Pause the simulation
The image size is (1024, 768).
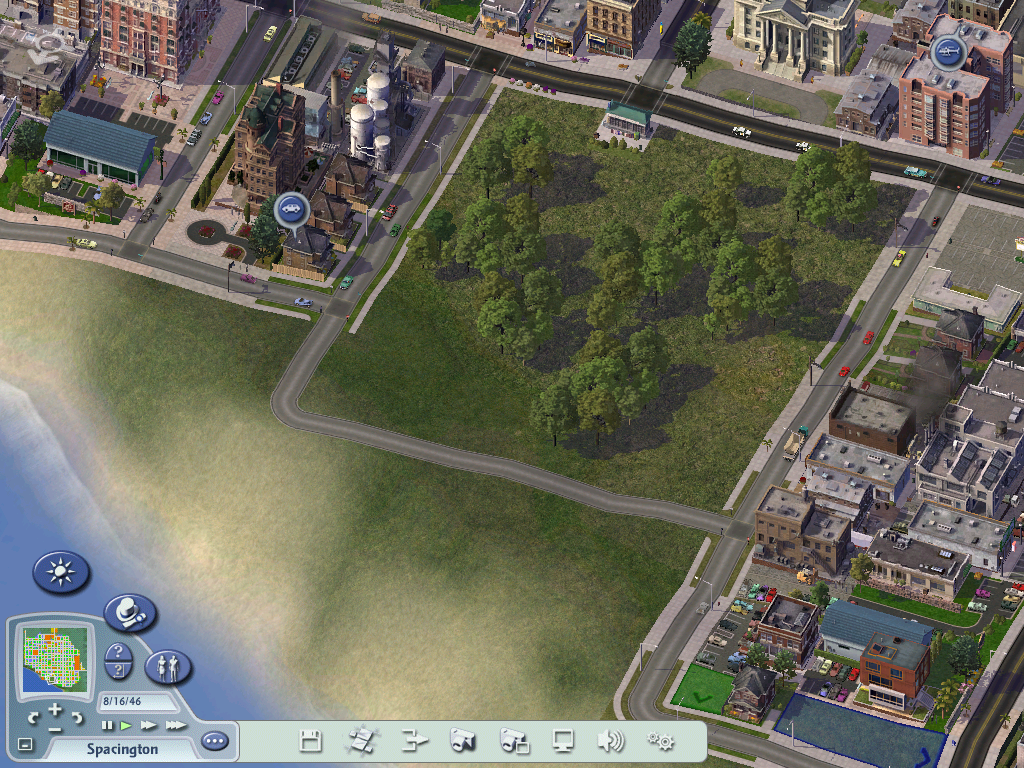107,725
